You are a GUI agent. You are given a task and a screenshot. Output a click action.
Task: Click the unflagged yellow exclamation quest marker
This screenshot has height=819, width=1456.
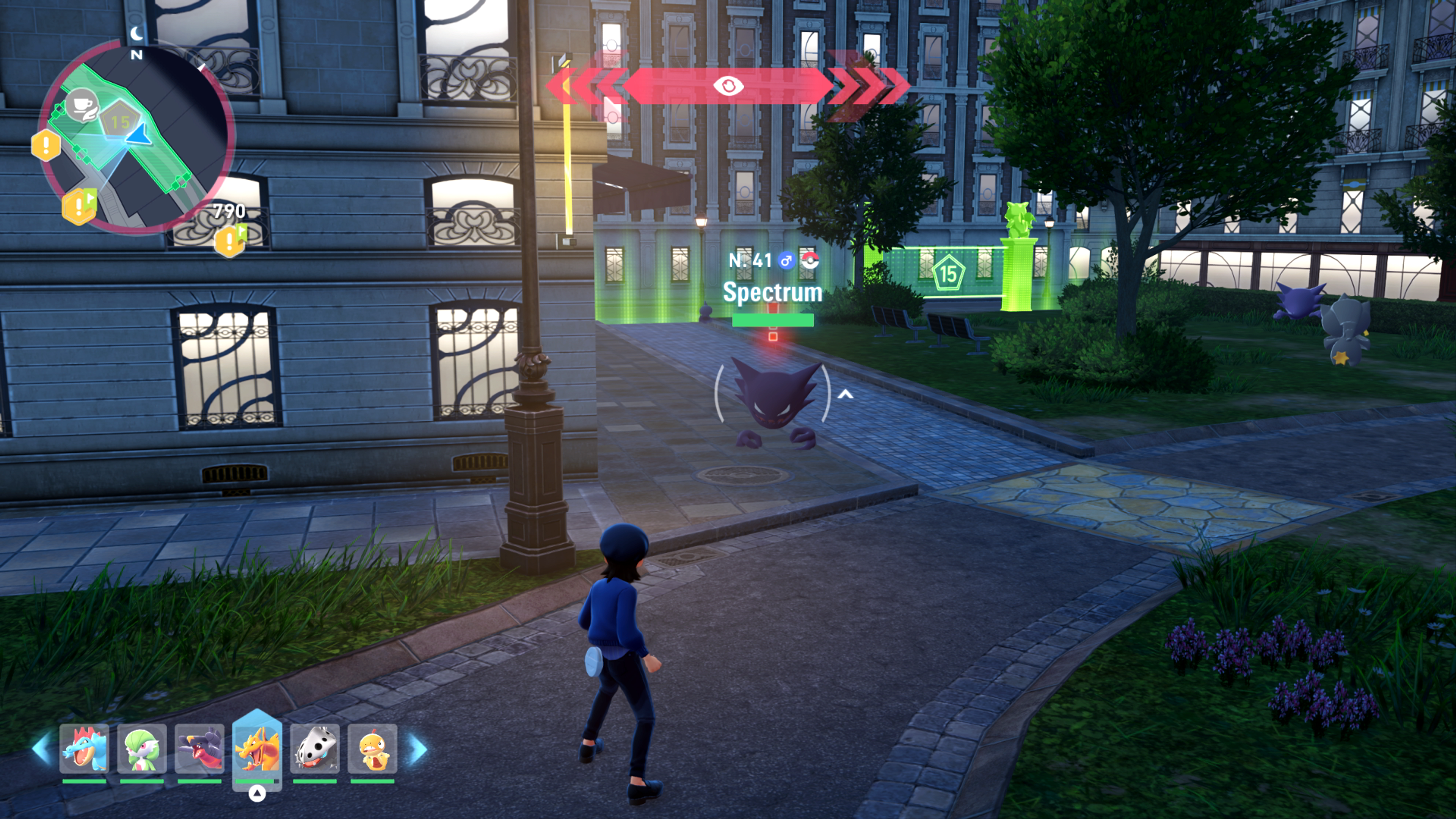click(46, 145)
